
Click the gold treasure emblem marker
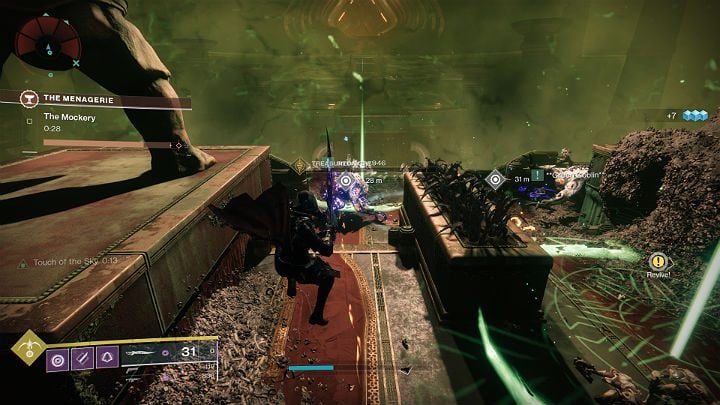coord(300,164)
